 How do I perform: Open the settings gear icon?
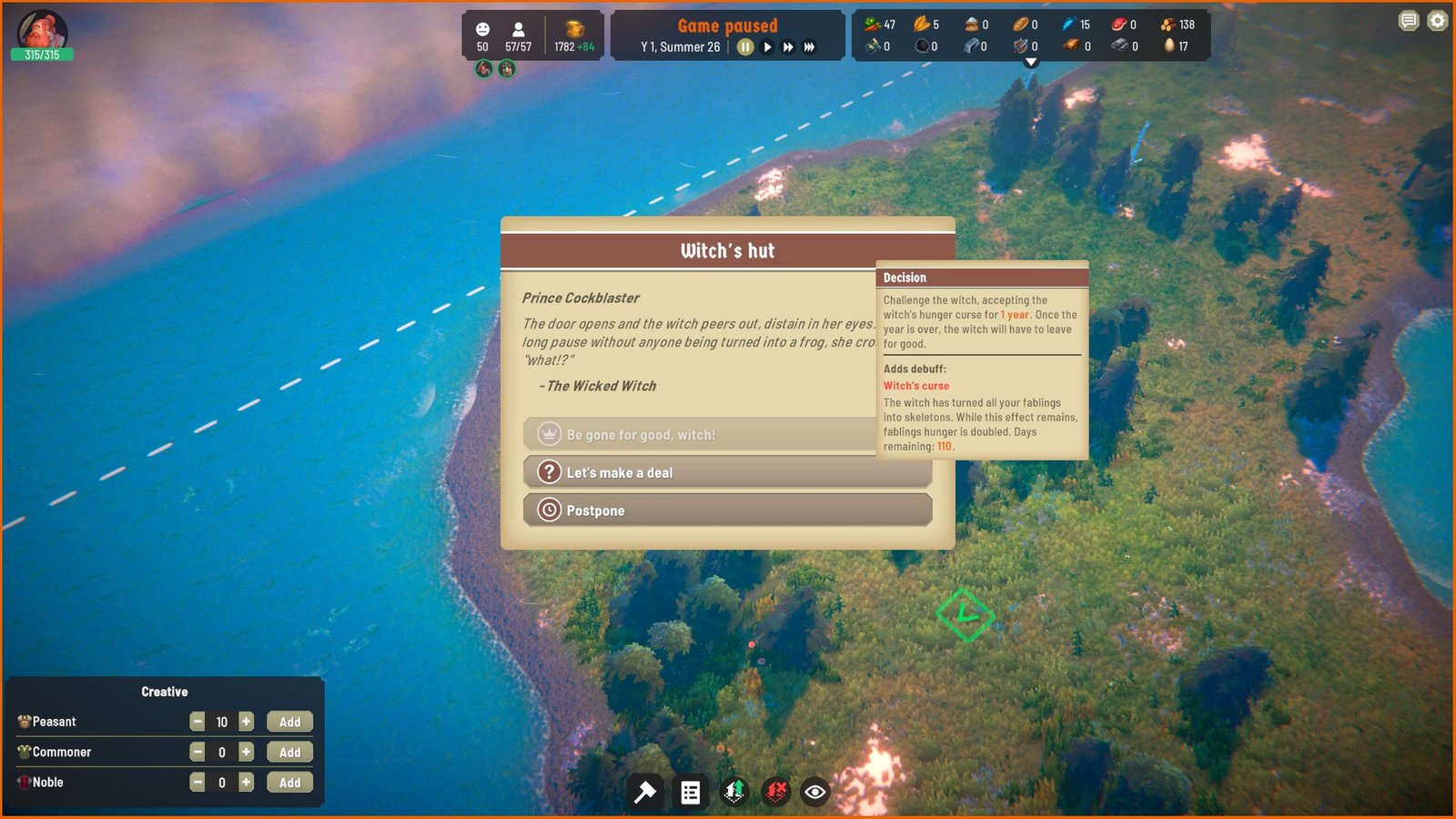point(1437,21)
